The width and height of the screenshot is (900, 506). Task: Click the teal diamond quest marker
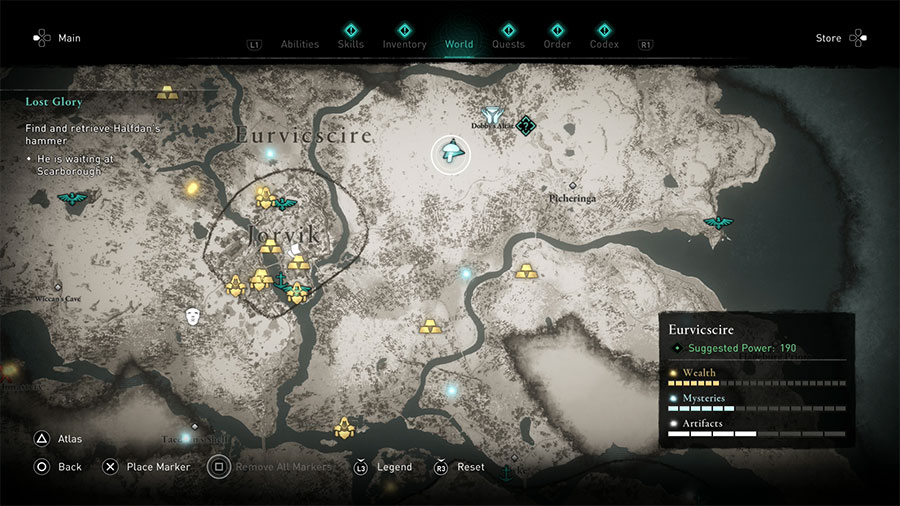[526, 125]
